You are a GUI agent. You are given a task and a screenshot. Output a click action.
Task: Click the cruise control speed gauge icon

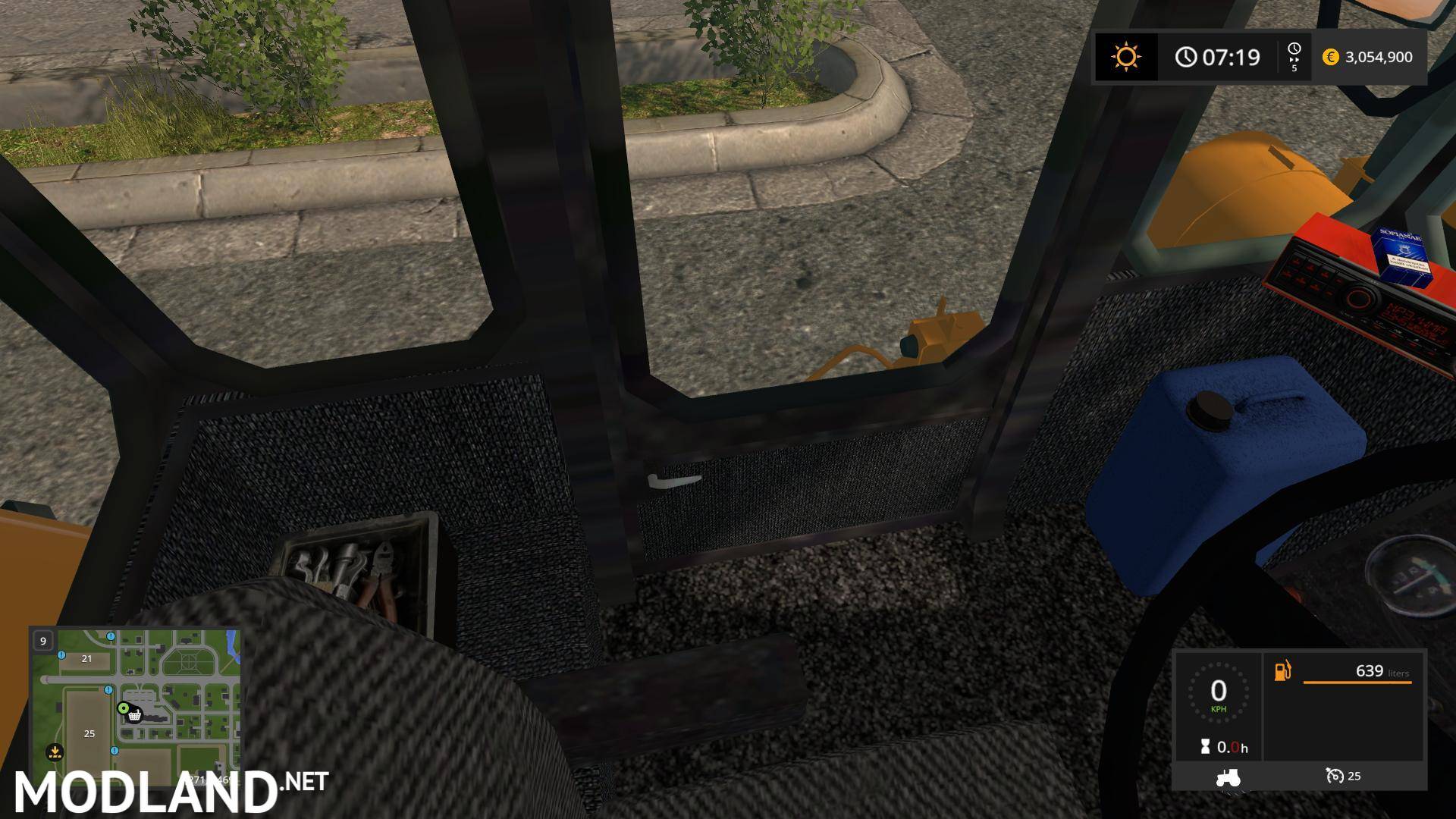click(1335, 777)
